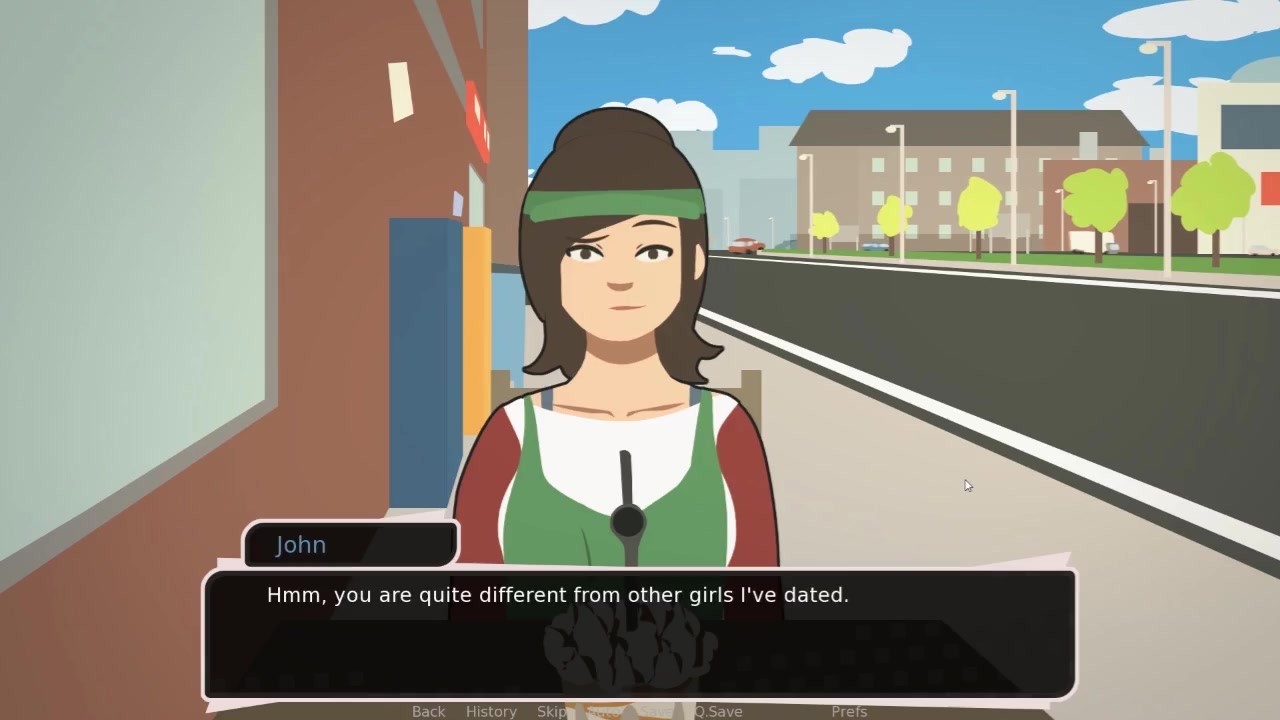The width and height of the screenshot is (1280, 720).
Task: Activate Skip to fast-forward dialogue
Action: [x=553, y=711]
